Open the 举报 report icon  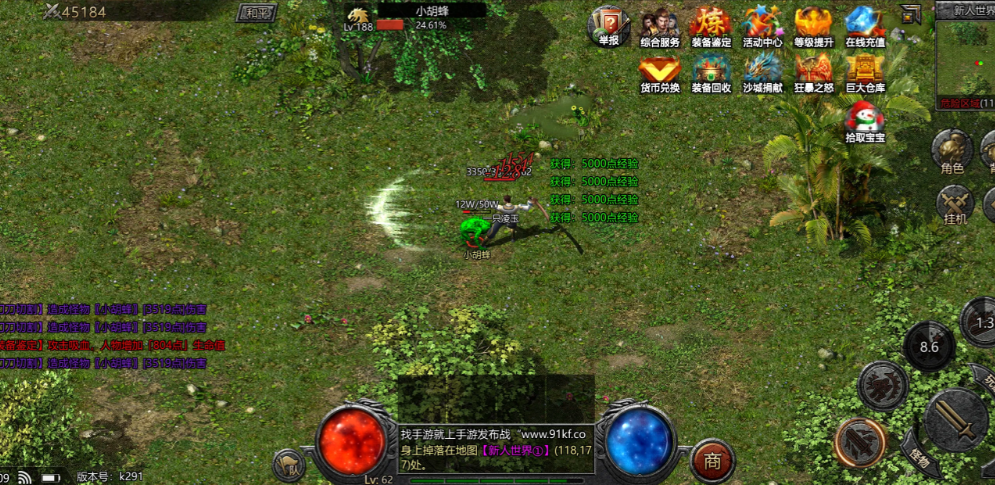[x=609, y=23]
